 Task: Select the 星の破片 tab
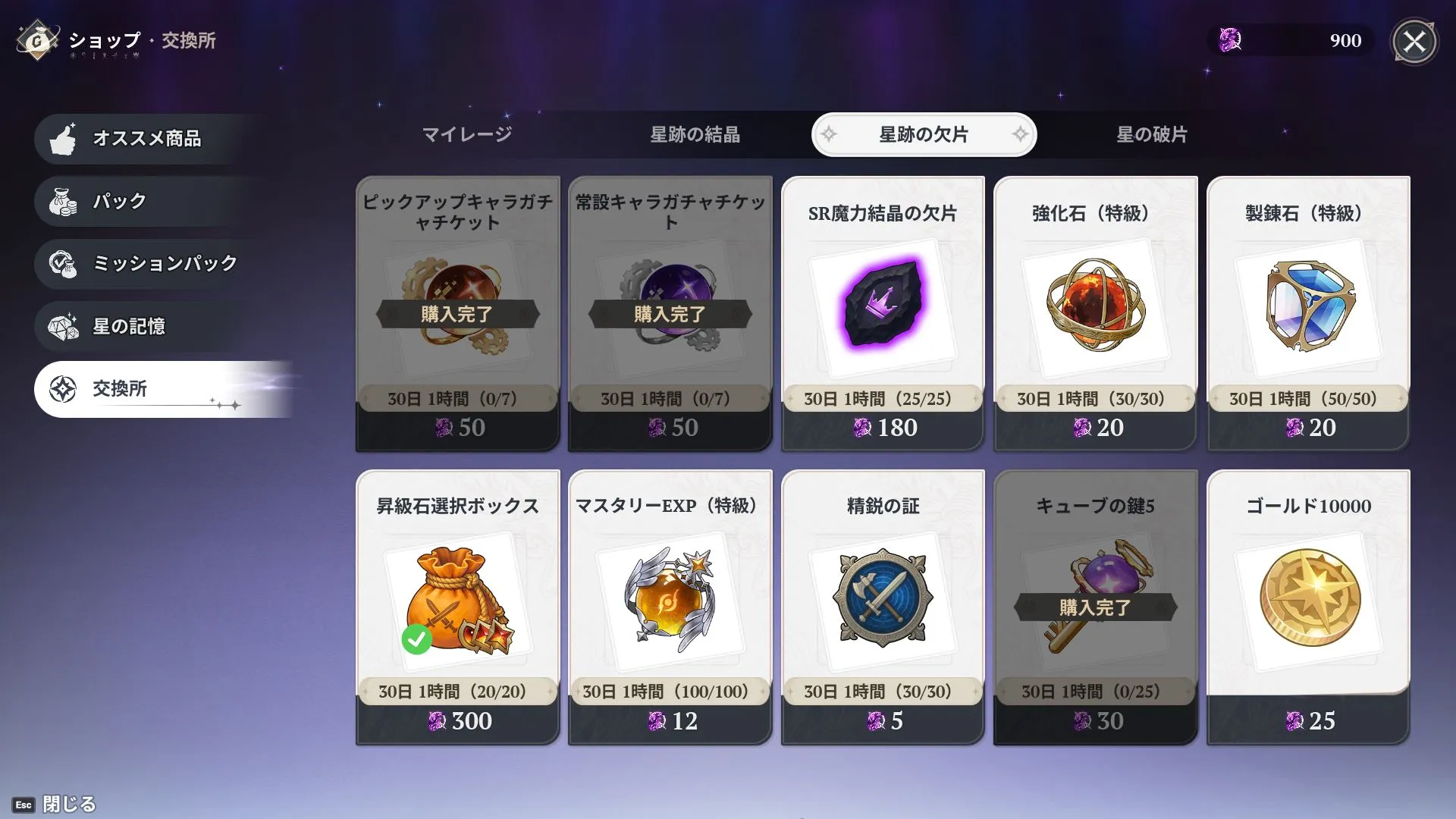[x=1153, y=134]
